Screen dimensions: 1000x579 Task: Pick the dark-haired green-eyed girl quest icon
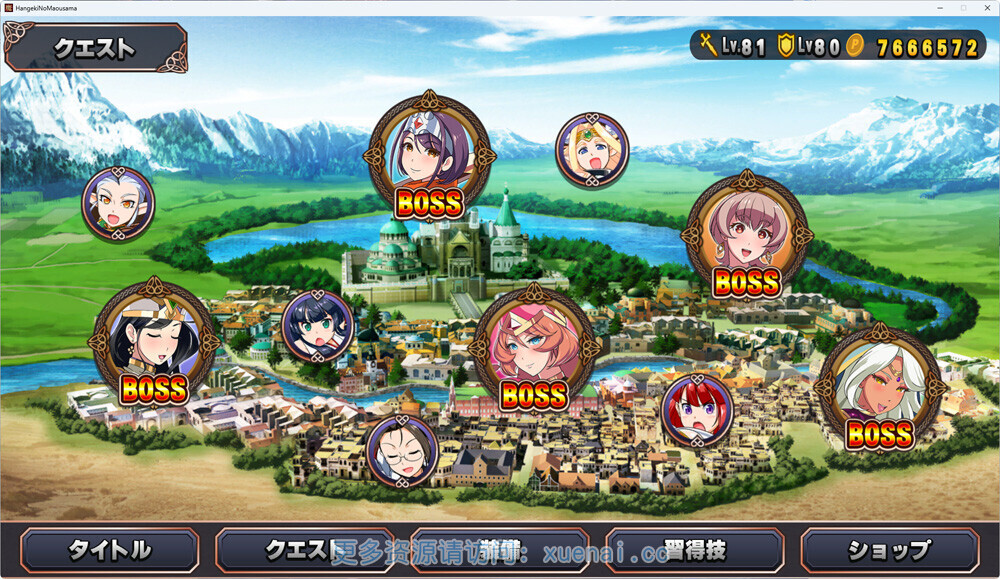pyautogui.click(x=317, y=326)
